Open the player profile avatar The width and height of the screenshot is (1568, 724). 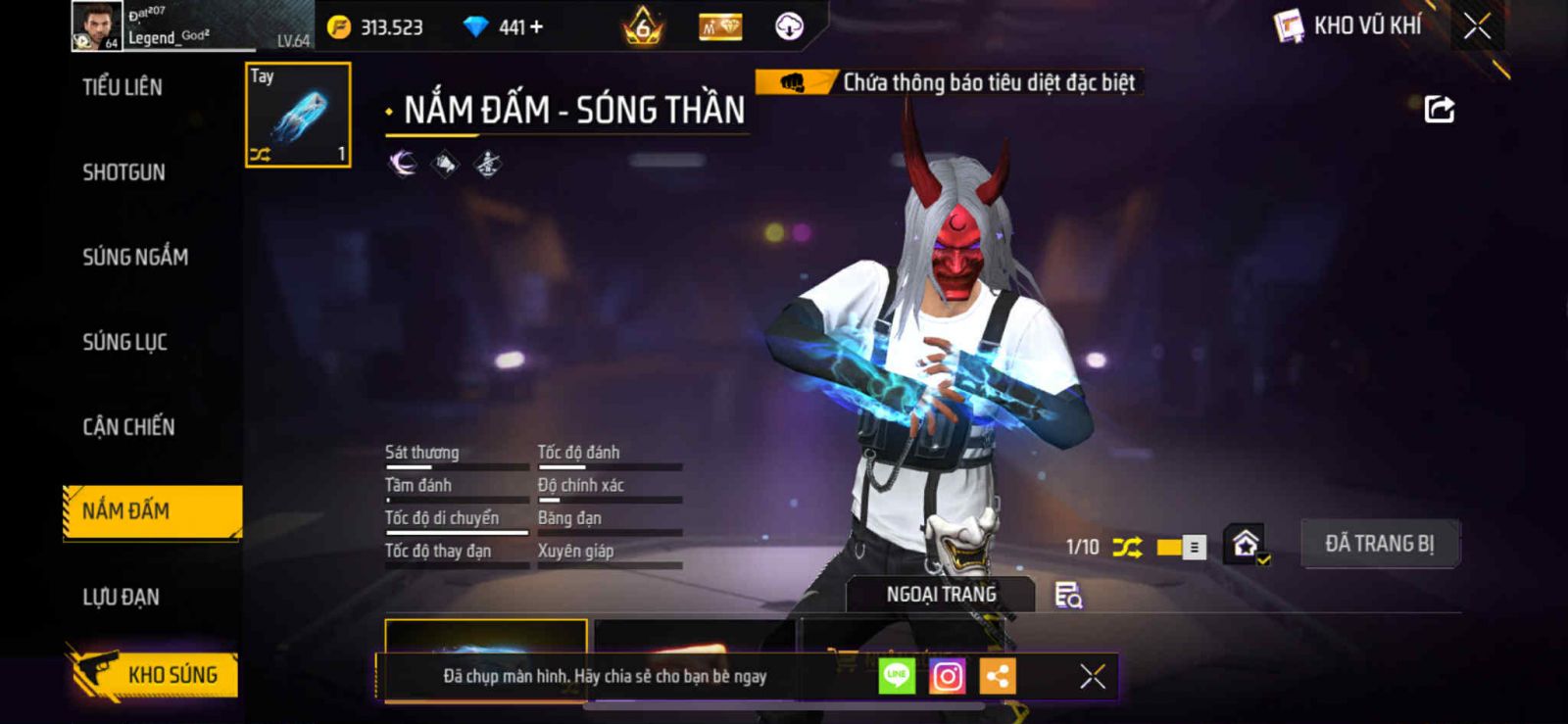coord(96,25)
